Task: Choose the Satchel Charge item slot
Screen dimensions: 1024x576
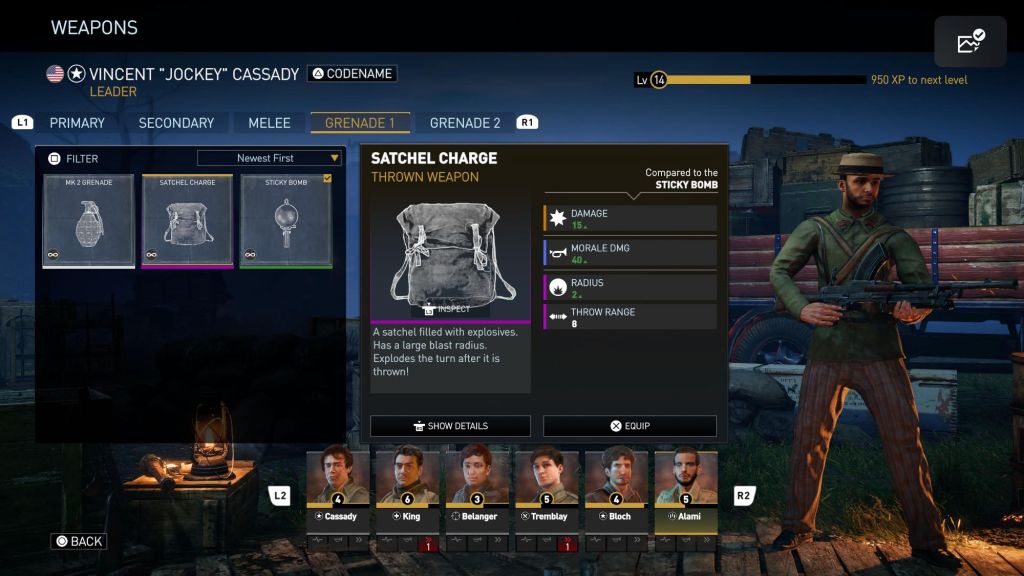Action: click(x=188, y=222)
